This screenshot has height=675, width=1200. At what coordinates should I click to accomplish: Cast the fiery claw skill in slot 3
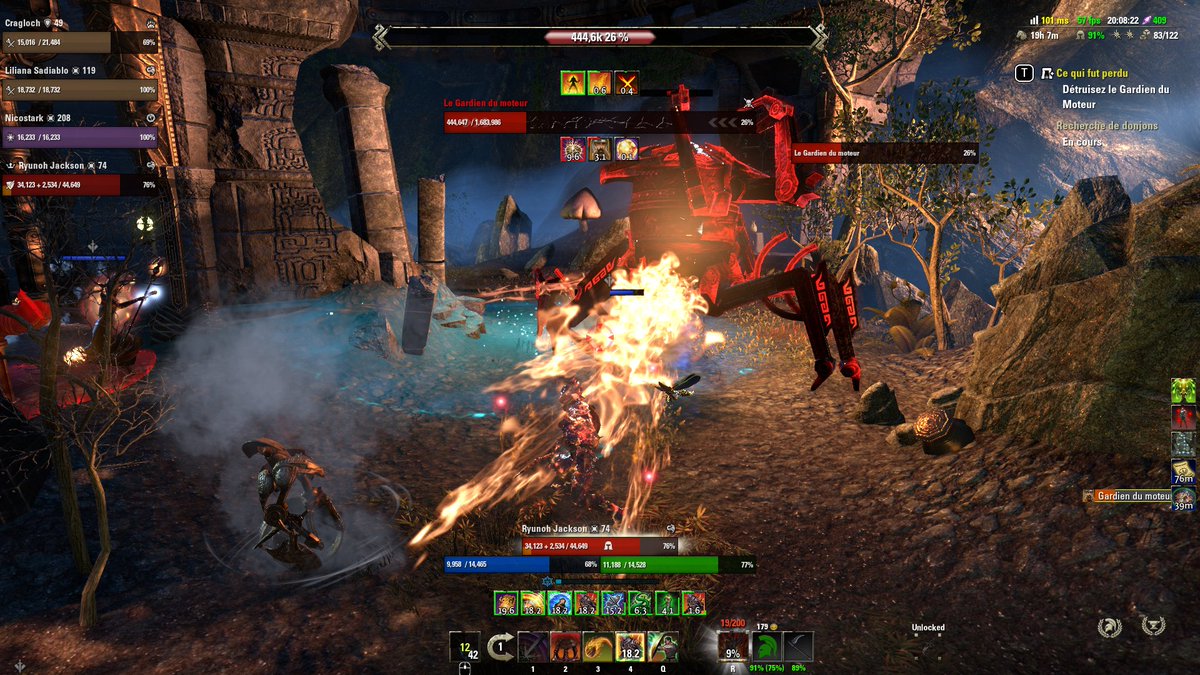pos(598,646)
